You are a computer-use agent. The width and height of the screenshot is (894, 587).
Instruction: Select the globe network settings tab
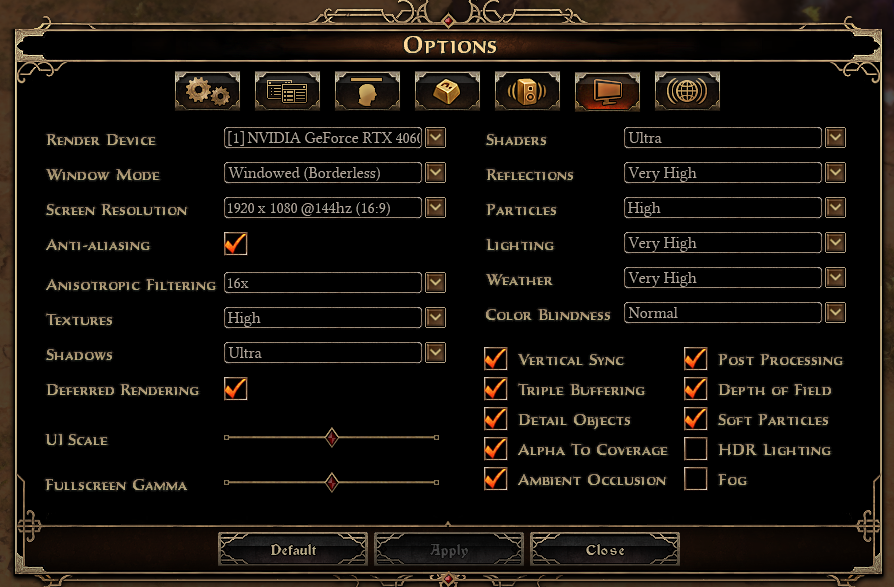pos(687,91)
